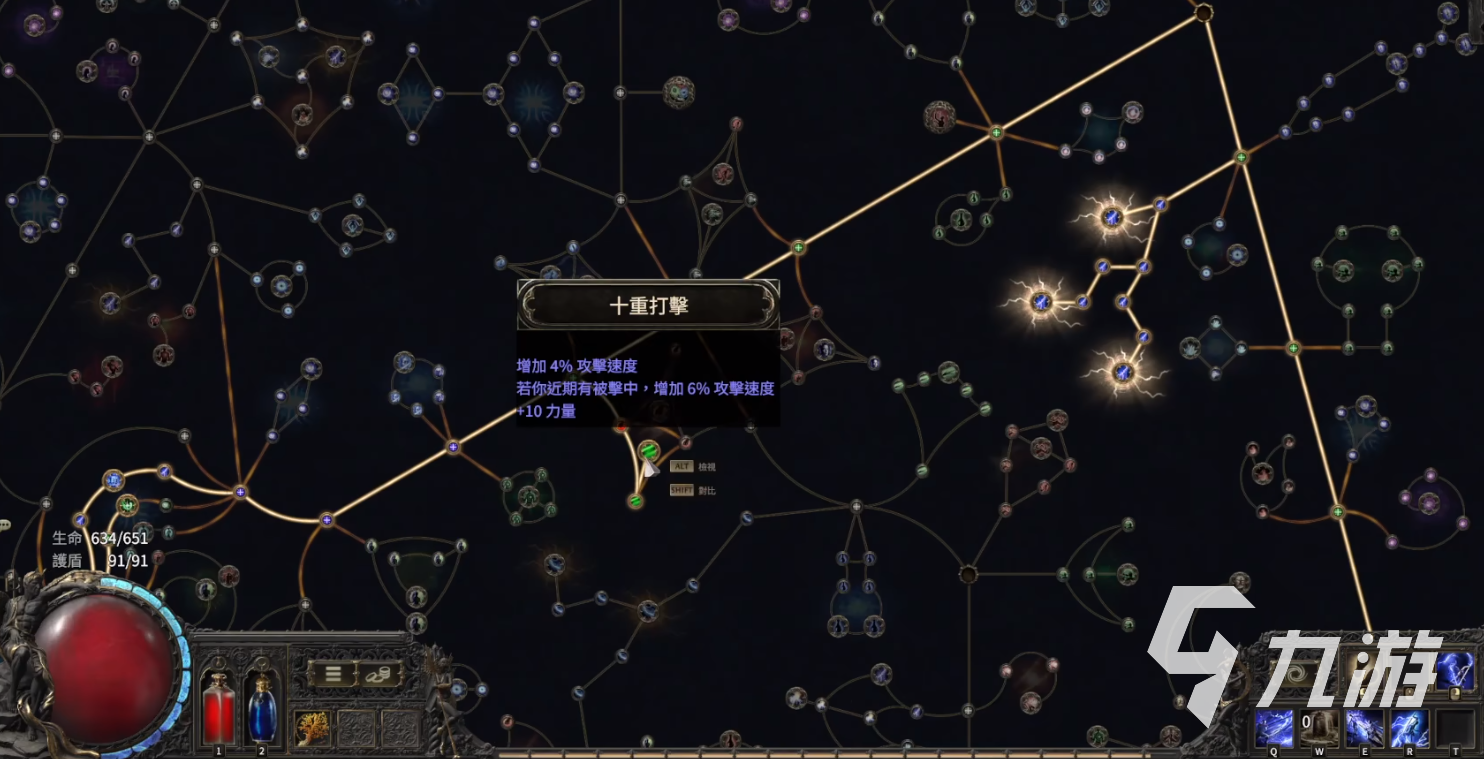Image resolution: width=1484 pixels, height=759 pixels.
Task: Use the blue mana flask
Action: coord(262,708)
